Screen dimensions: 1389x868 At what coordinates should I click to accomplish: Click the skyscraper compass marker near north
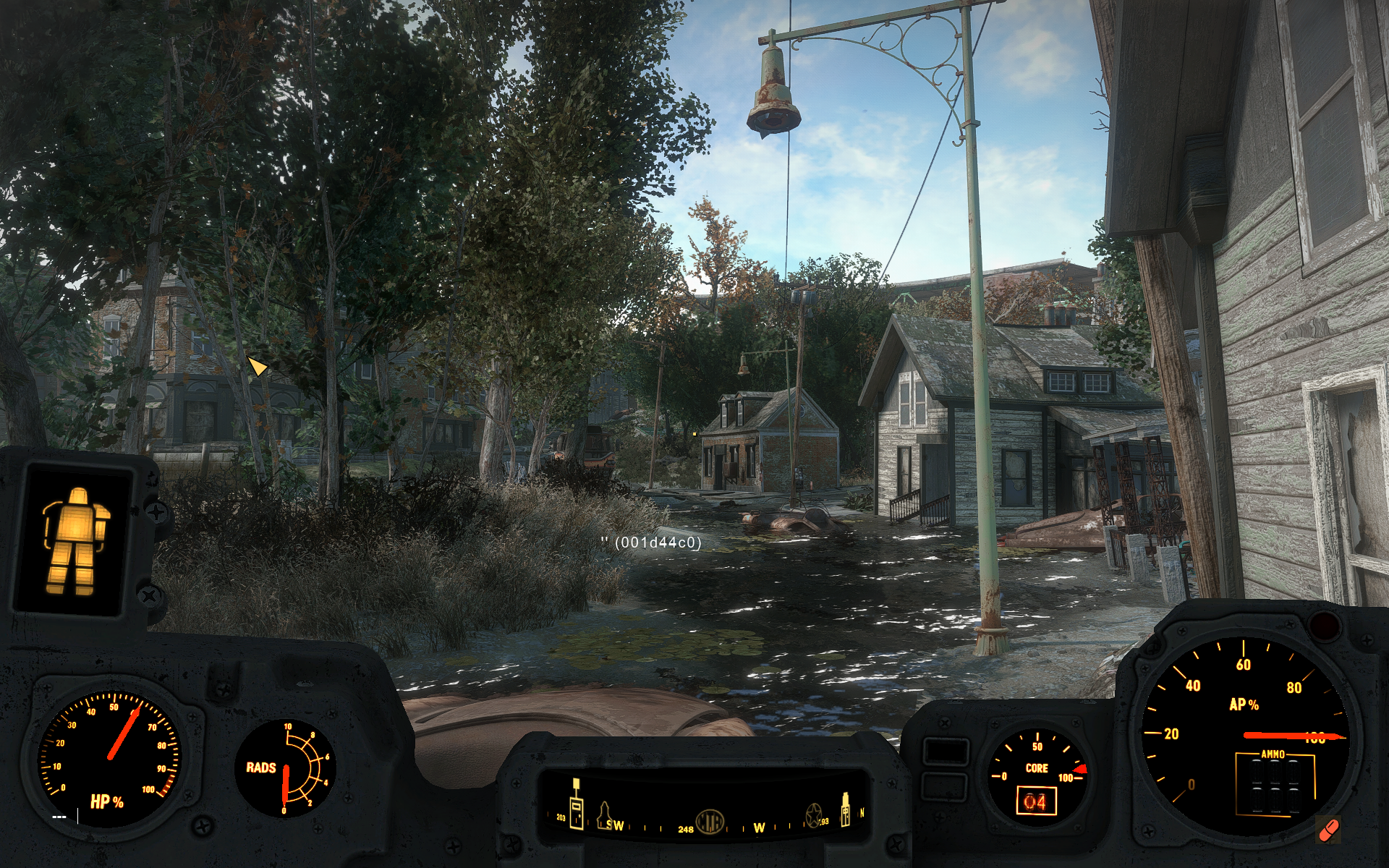(x=844, y=811)
